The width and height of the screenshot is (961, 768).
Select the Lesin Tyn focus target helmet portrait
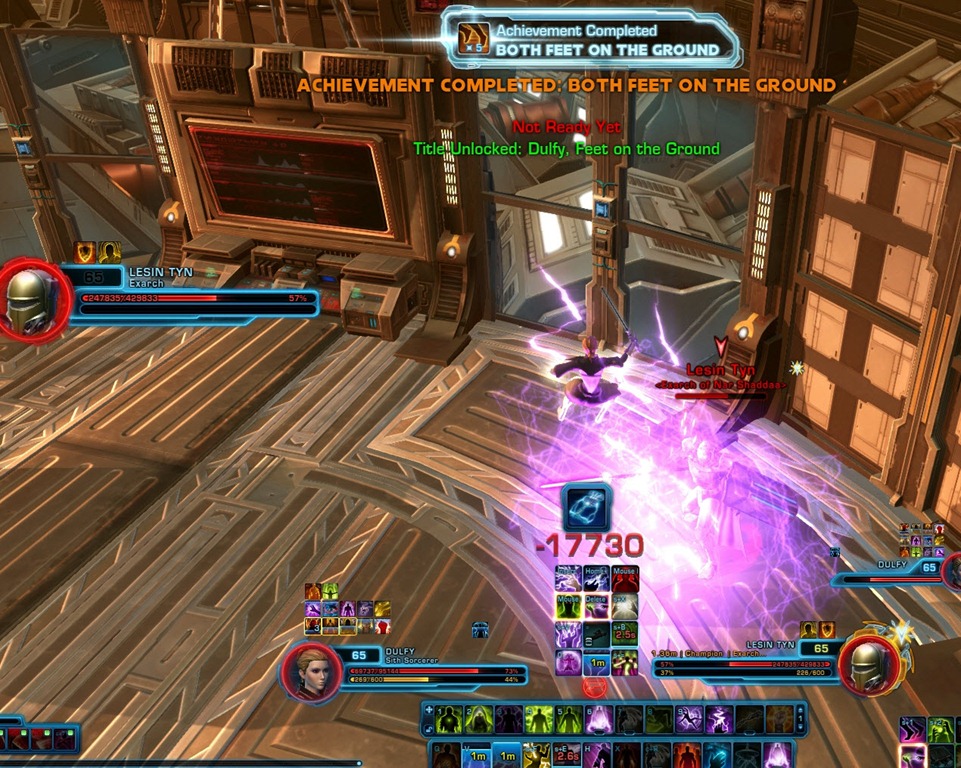tap(34, 300)
